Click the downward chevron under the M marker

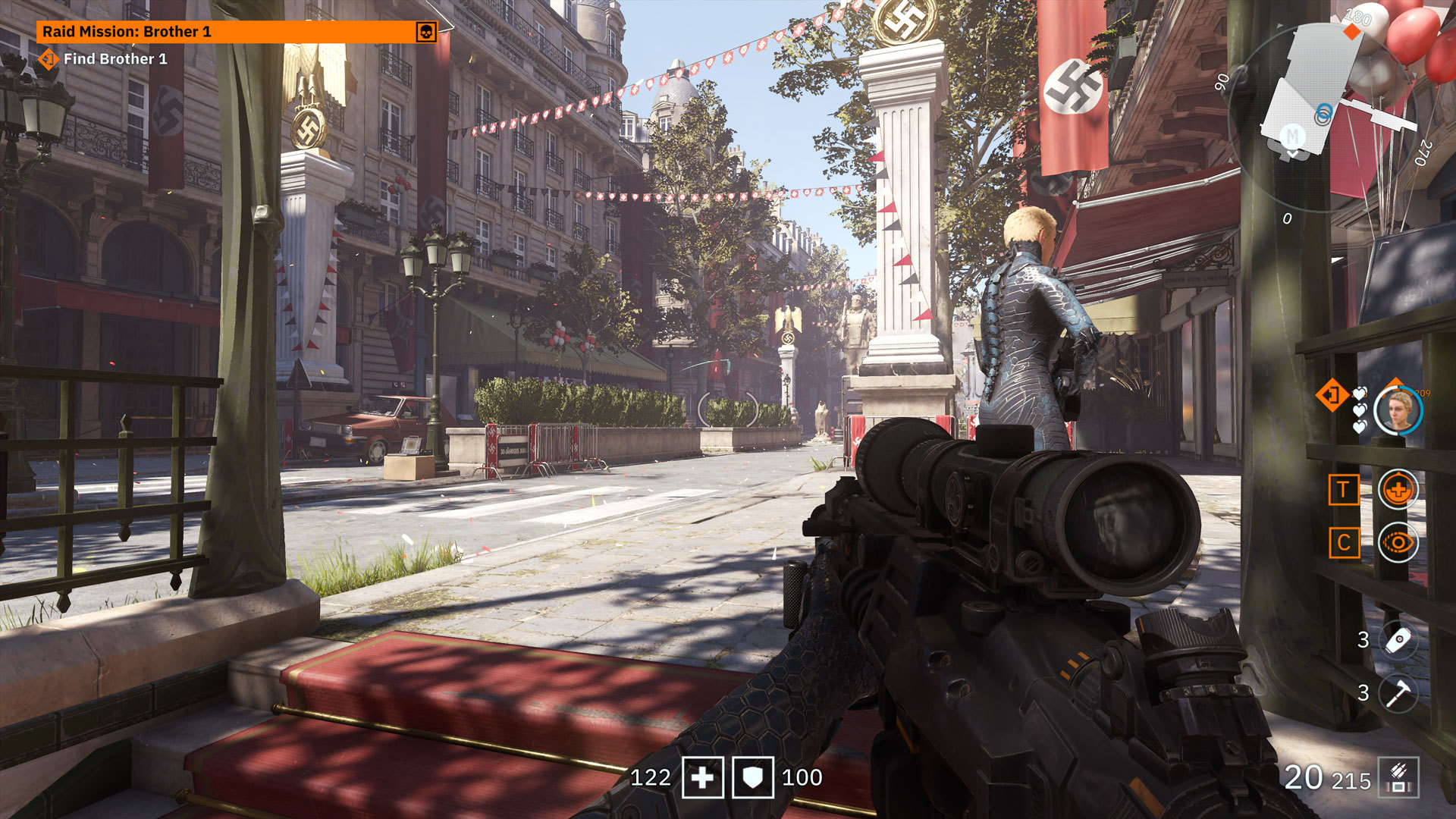coord(1293,152)
